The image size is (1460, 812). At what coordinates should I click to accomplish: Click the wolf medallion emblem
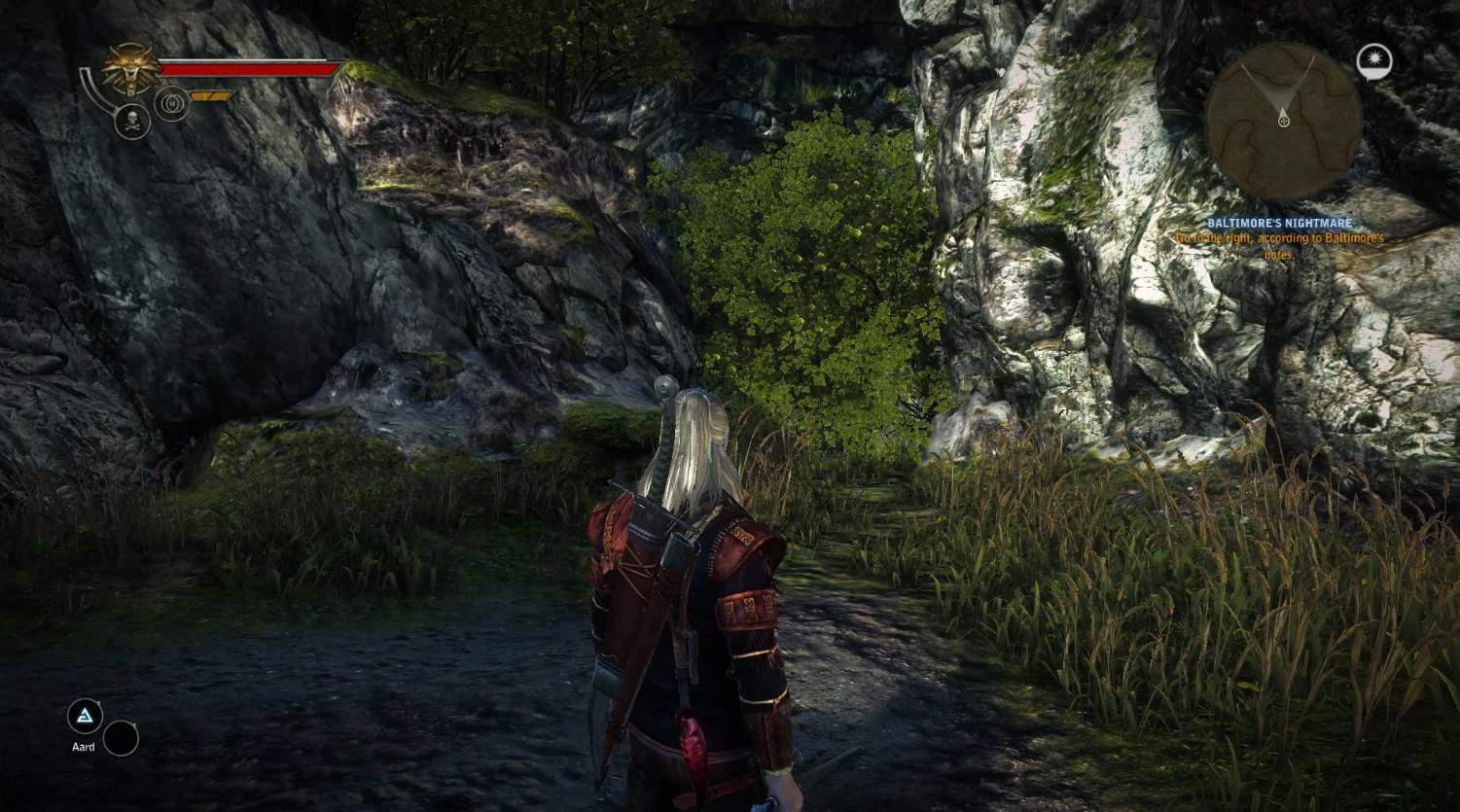(x=128, y=67)
